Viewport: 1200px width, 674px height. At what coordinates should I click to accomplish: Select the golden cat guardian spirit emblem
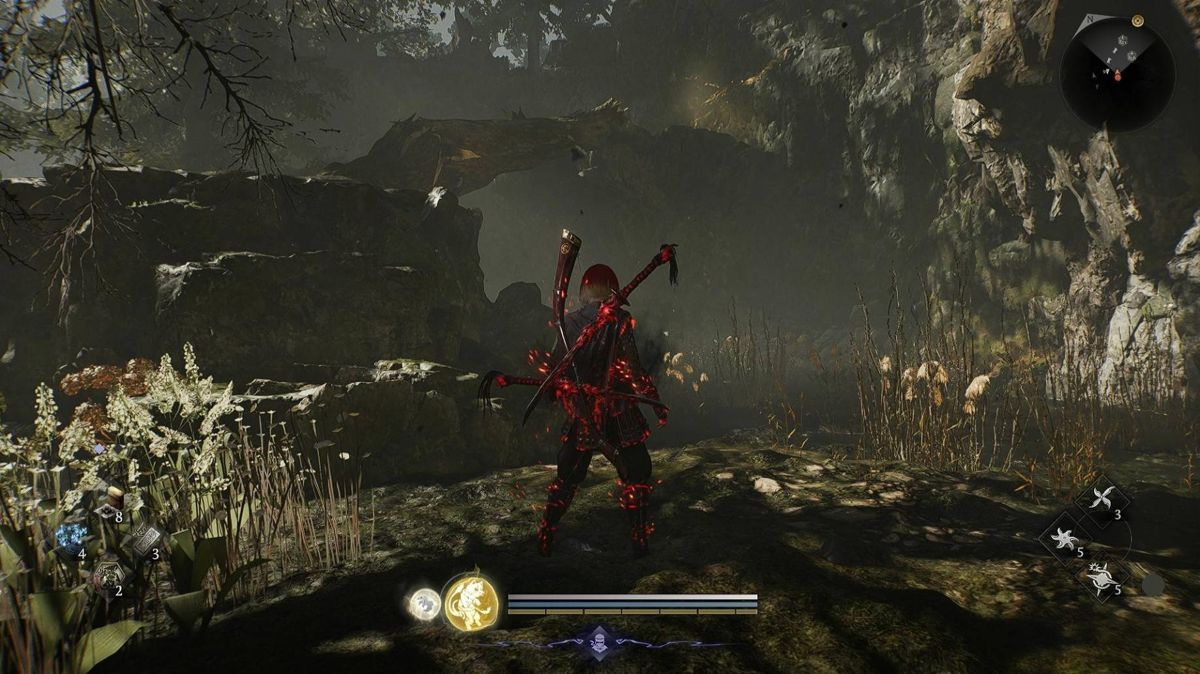point(471,603)
